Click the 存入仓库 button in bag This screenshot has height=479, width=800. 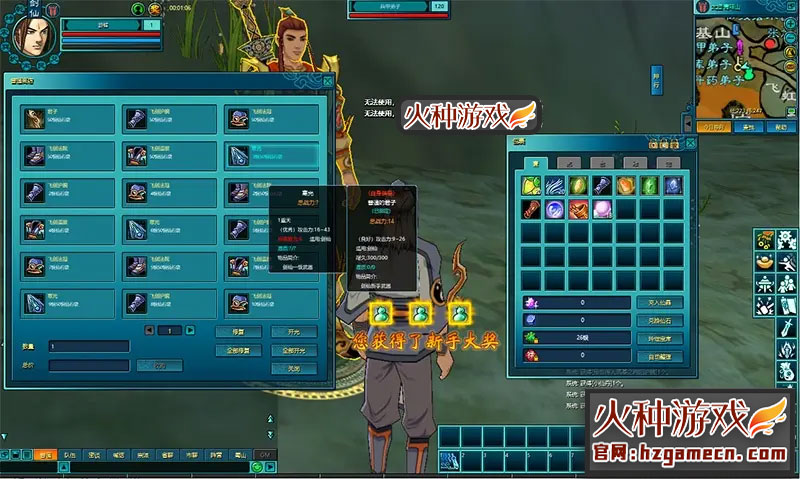[659, 303]
